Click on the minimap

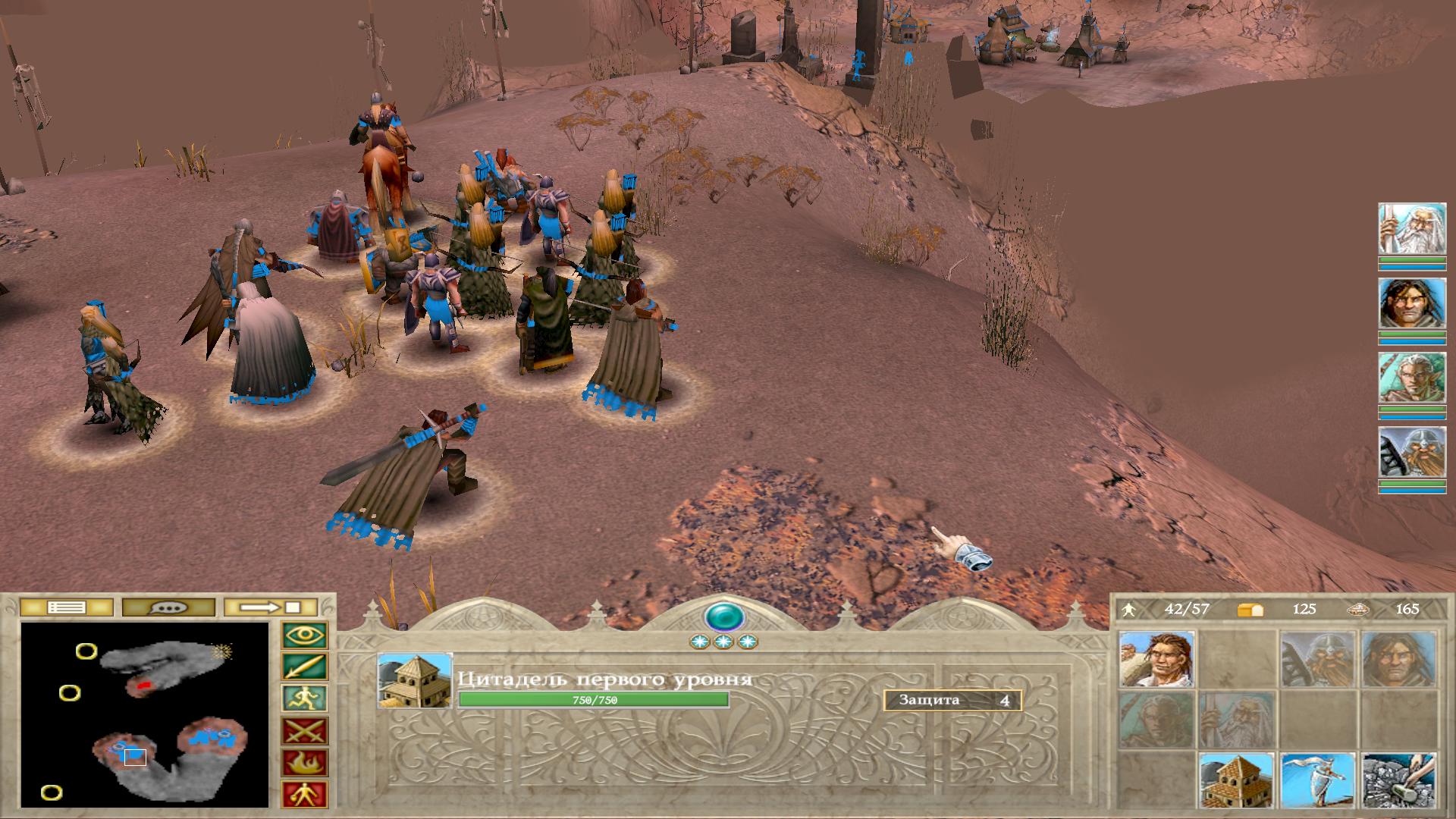click(x=145, y=714)
